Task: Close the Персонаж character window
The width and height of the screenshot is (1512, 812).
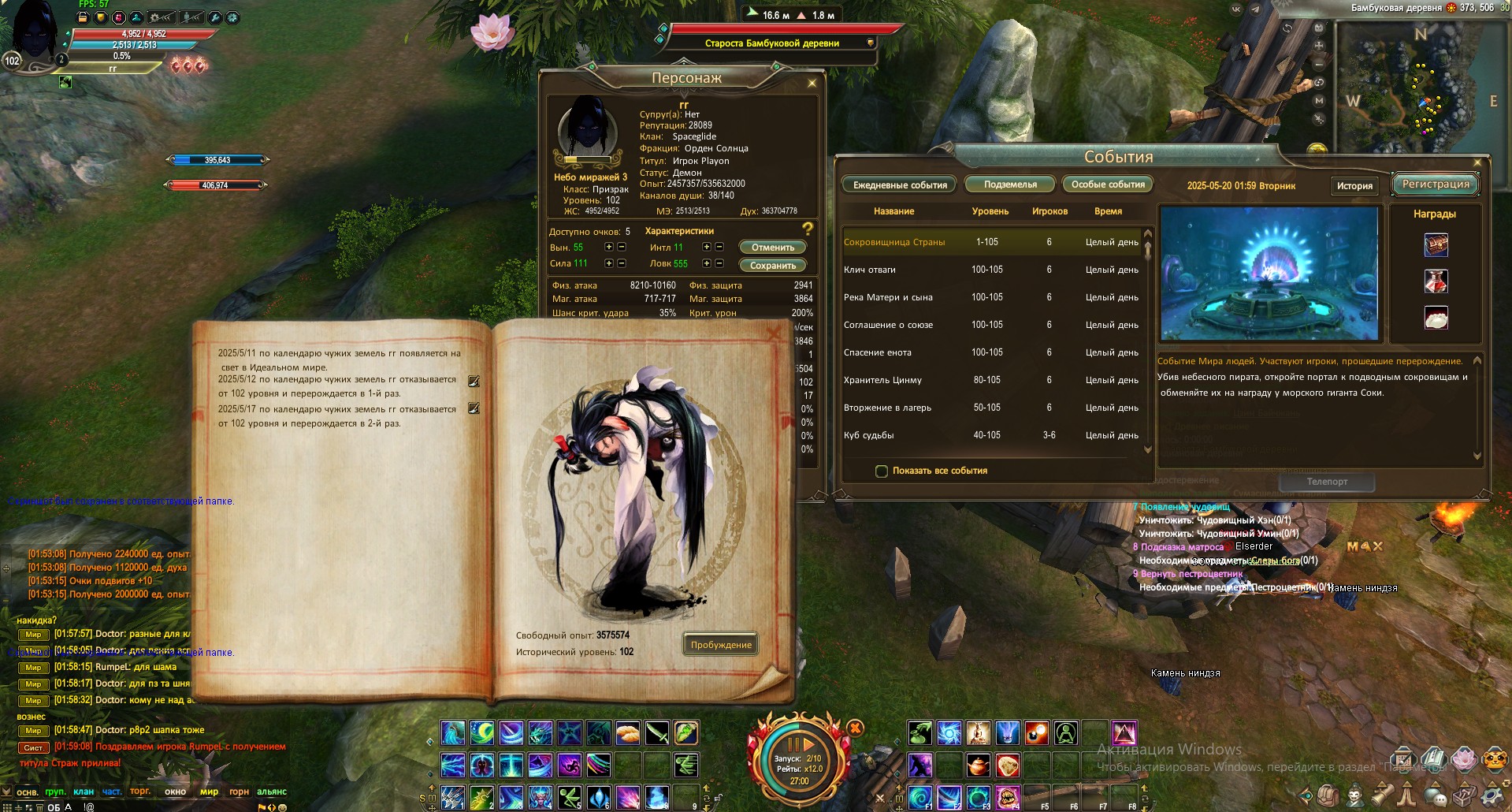Action: 812,83
